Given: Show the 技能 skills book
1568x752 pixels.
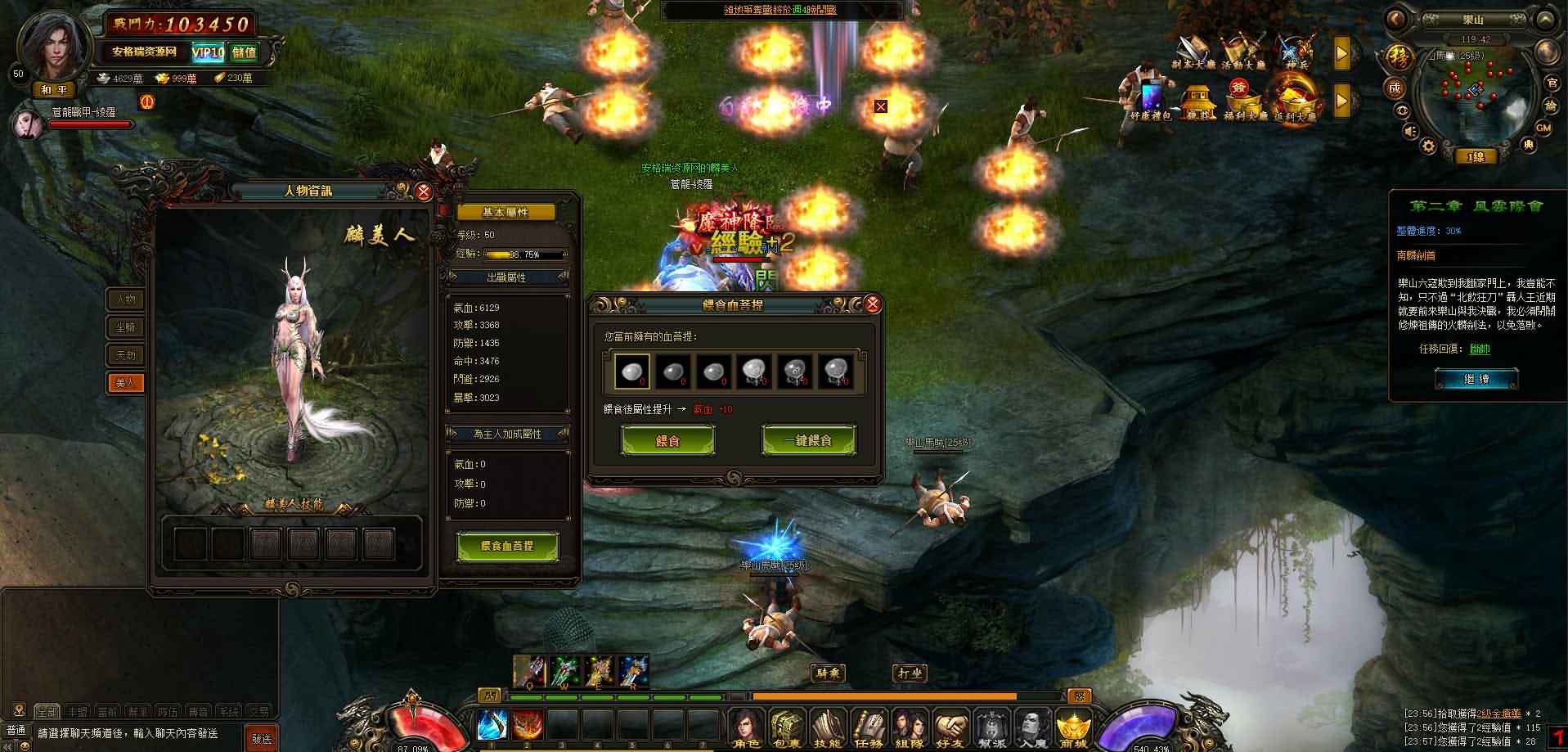Looking at the screenshot, I should click(x=828, y=728).
